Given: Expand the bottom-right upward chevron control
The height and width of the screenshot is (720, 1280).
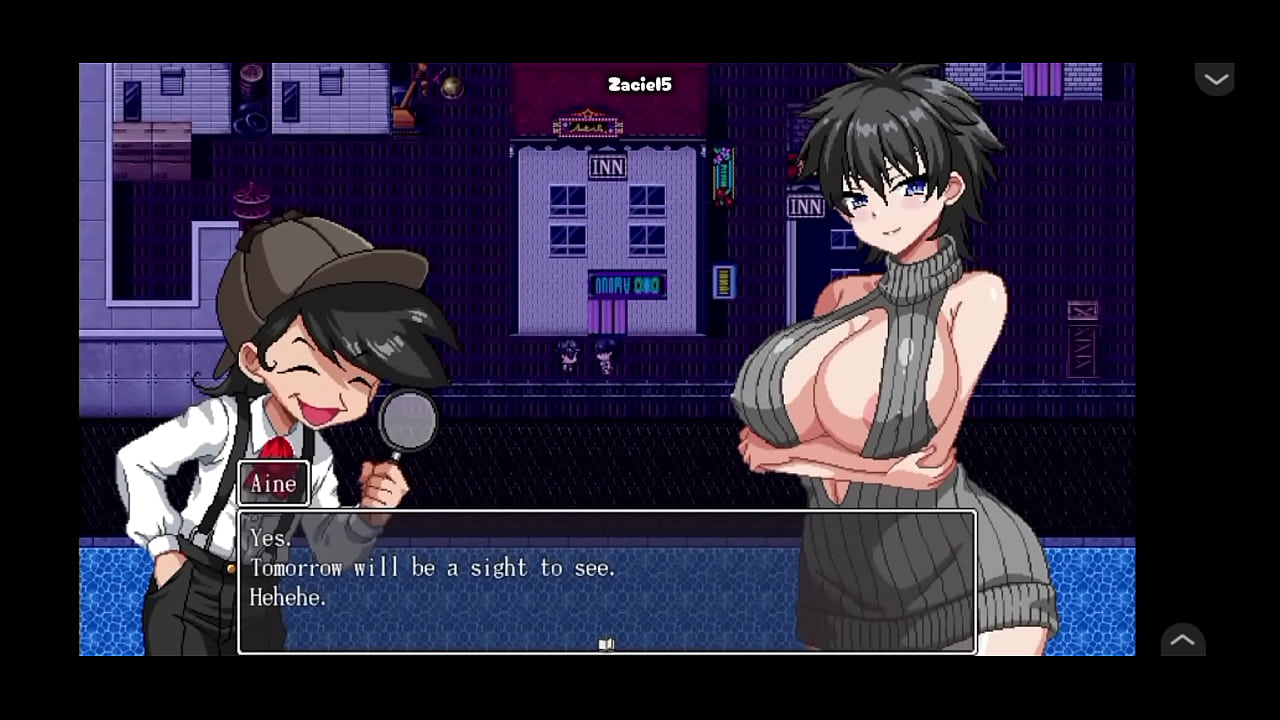Looking at the screenshot, I should coord(1183,641).
